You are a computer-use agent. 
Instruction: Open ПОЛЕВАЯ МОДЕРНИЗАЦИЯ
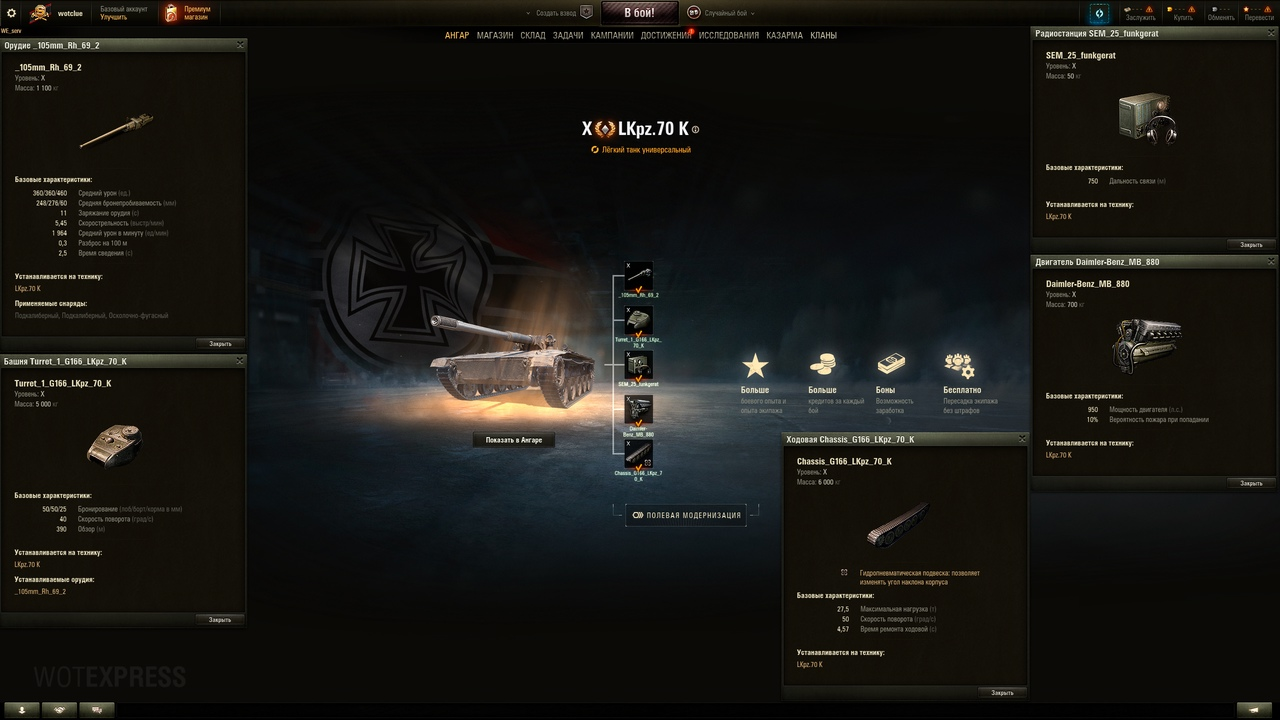[x=686, y=516]
